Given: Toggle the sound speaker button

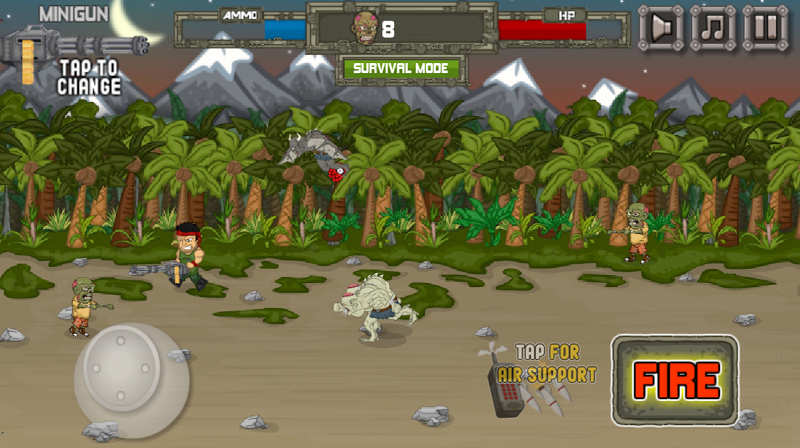Looking at the screenshot, I should click(660, 27).
